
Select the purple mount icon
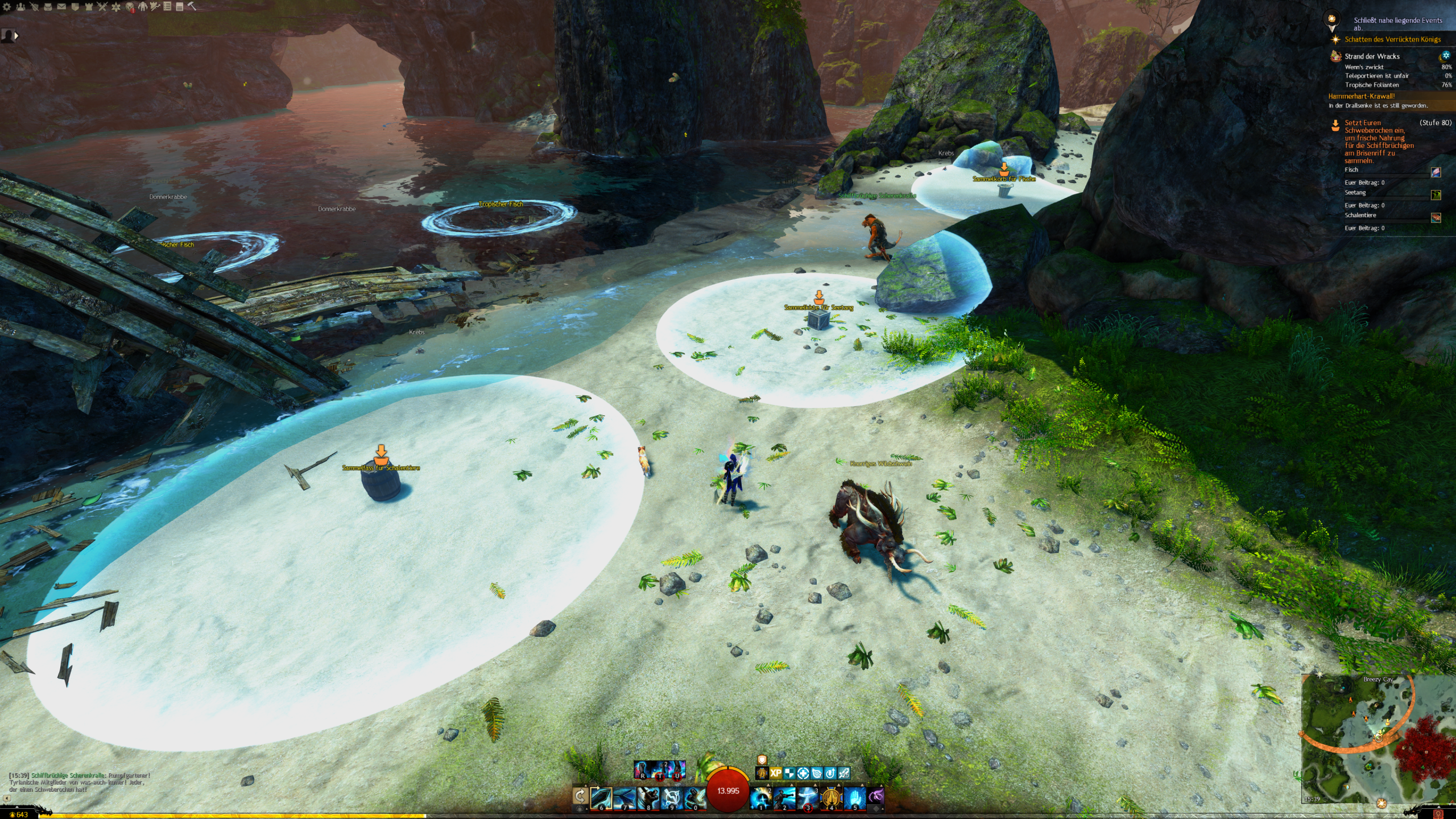[x=876, y=796]
